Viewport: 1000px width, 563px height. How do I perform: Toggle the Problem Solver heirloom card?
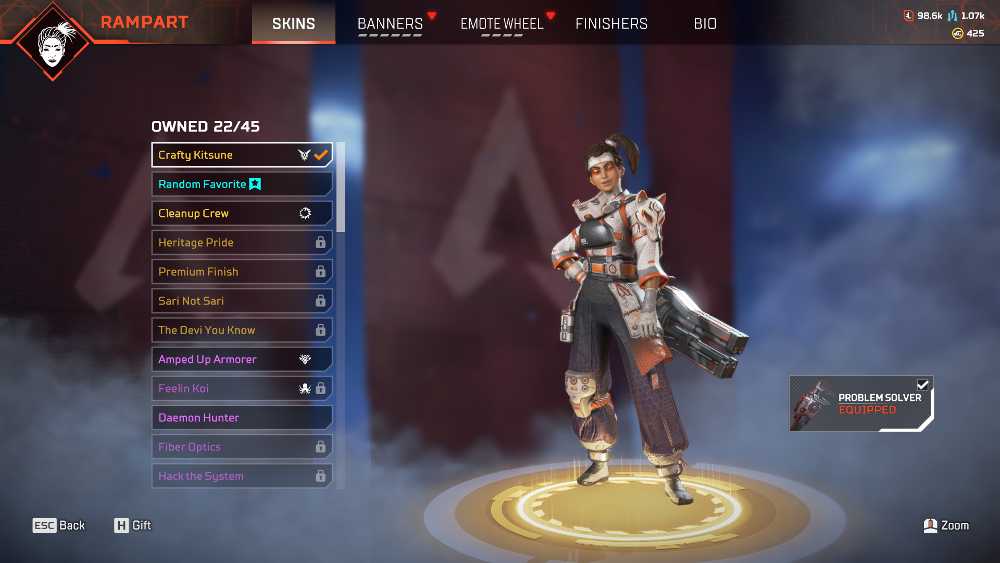[x=861, y=404]
